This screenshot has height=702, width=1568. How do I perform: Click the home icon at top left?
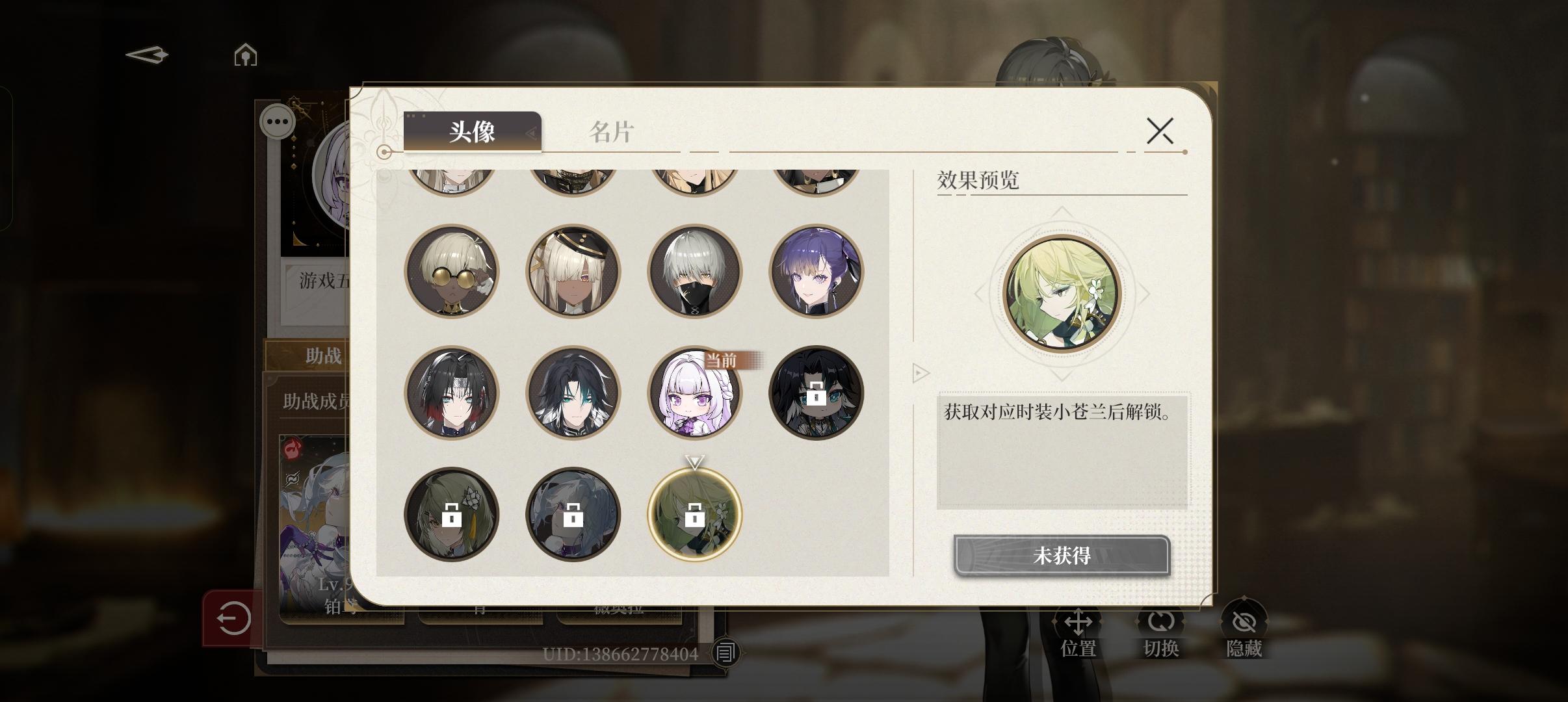[244, 55]
